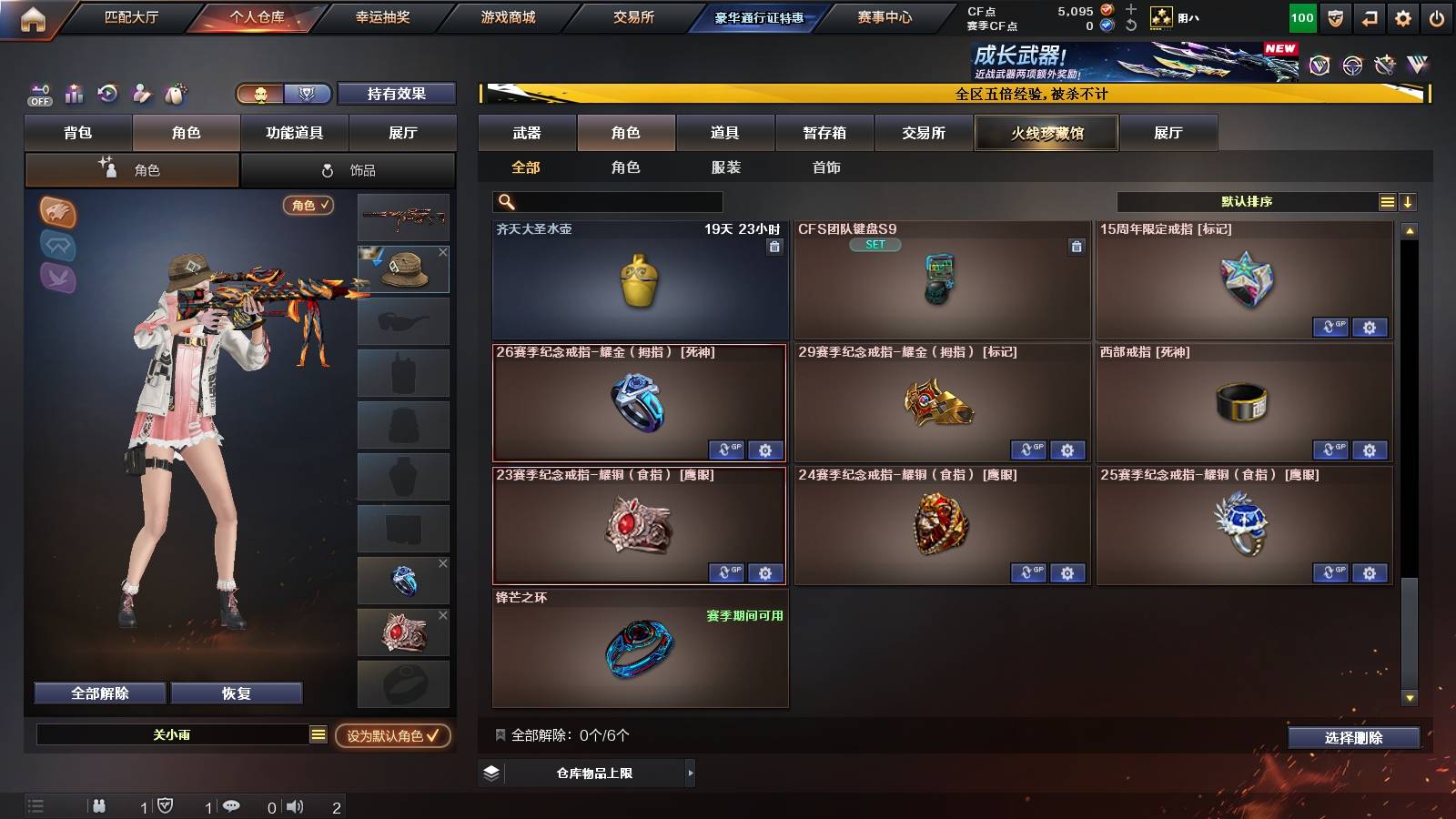Viewport: 1456px width, 819px height.
Task: Enable the 设为默认角色 checkbox
Action: pos(435,737)
